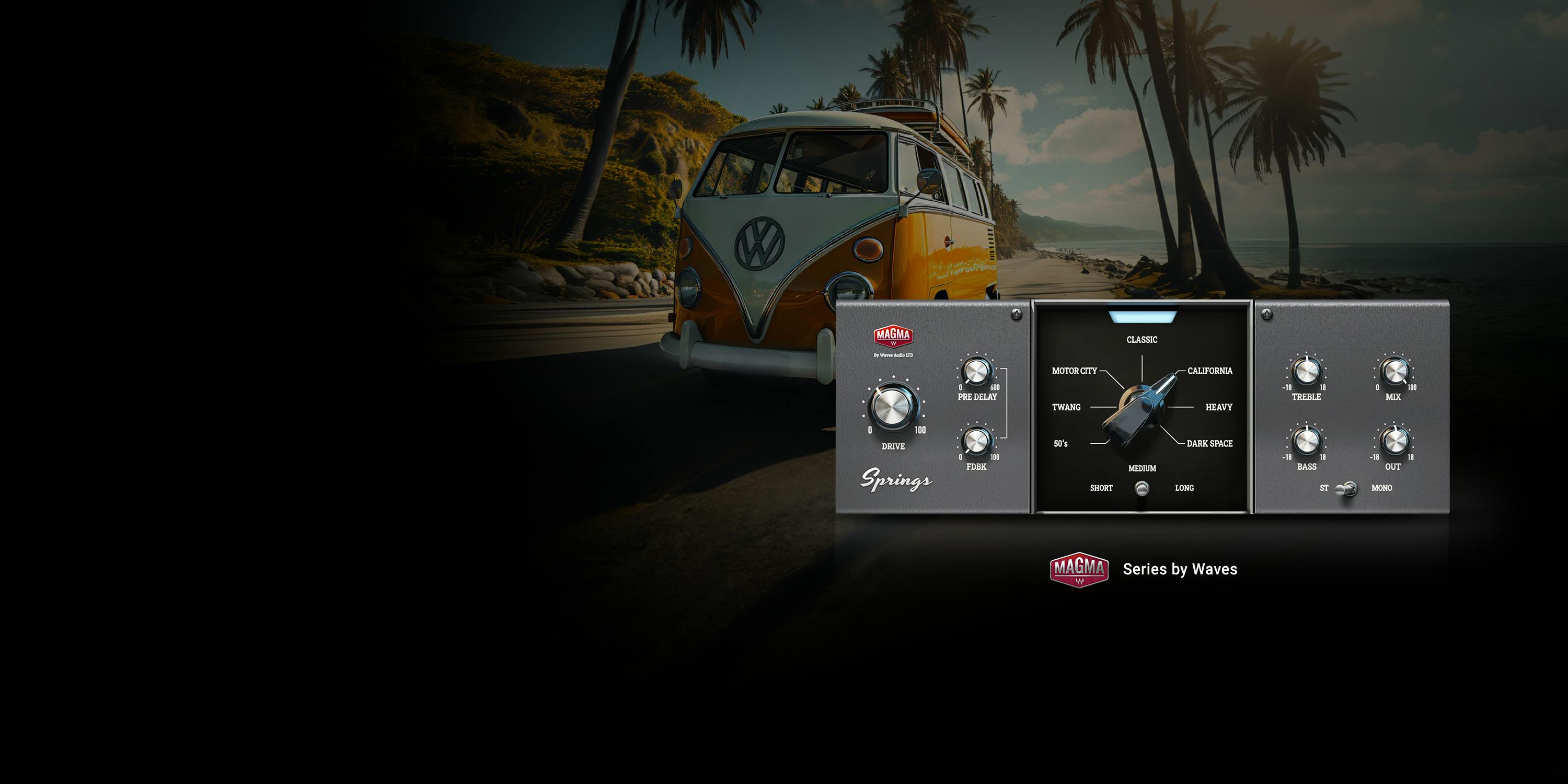Image resolution: width=1568 pixels, height=784 pixels.
Task: Switch to the California spring type
Action: click(1209, 371)
